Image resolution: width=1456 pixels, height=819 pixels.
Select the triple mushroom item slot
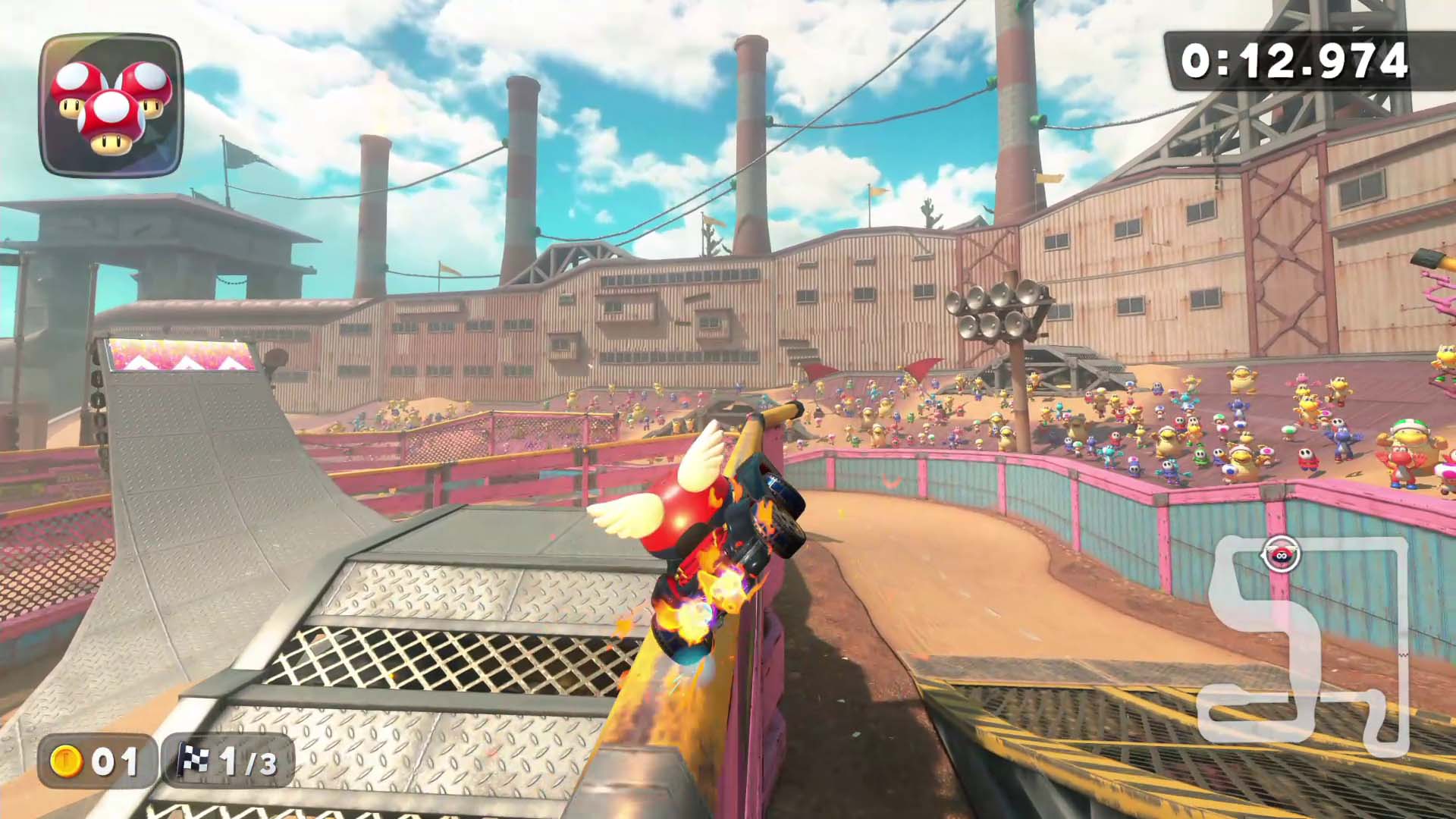[111, 105]
